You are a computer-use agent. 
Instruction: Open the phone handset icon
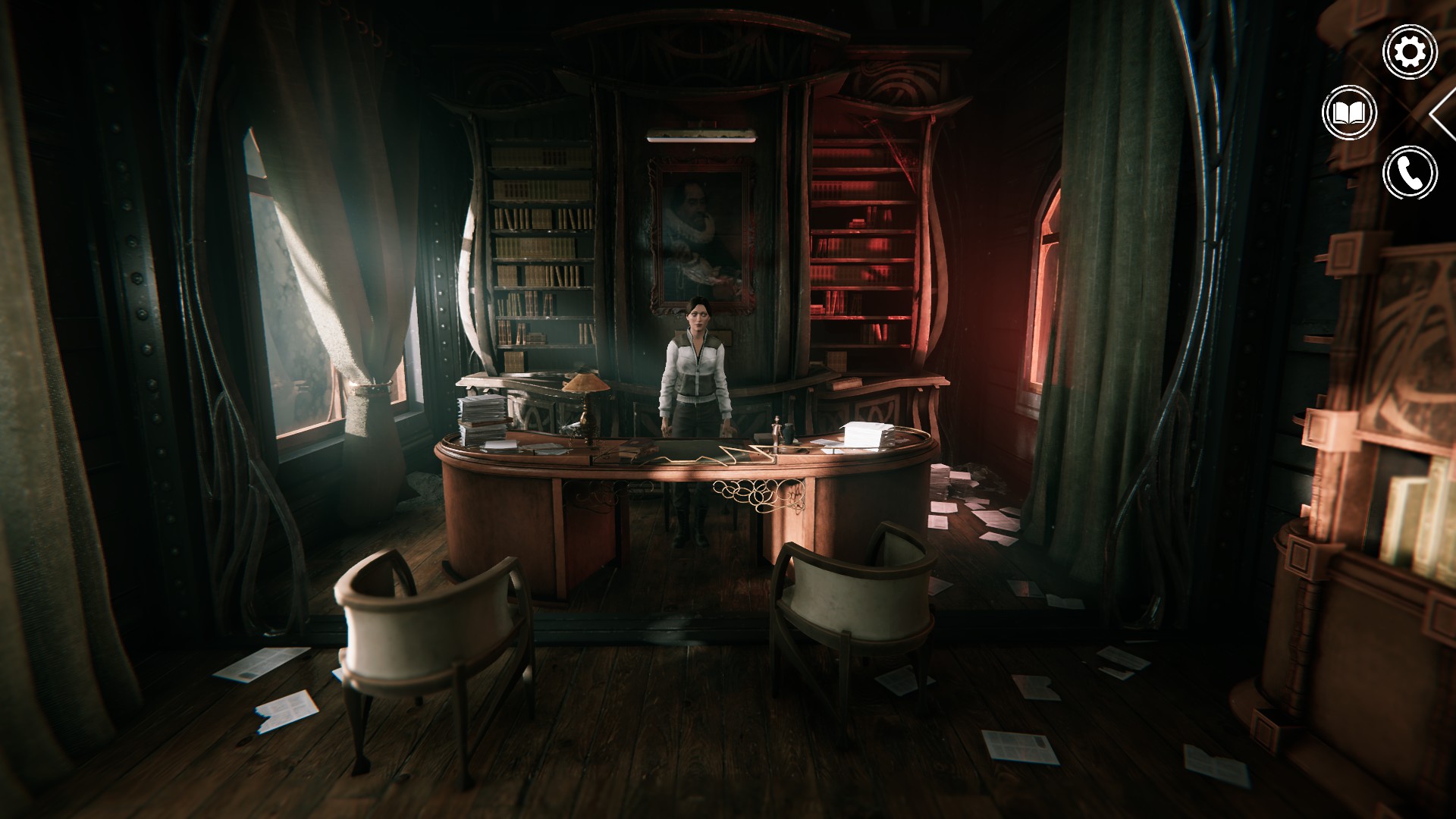(x=1410, y=173)
